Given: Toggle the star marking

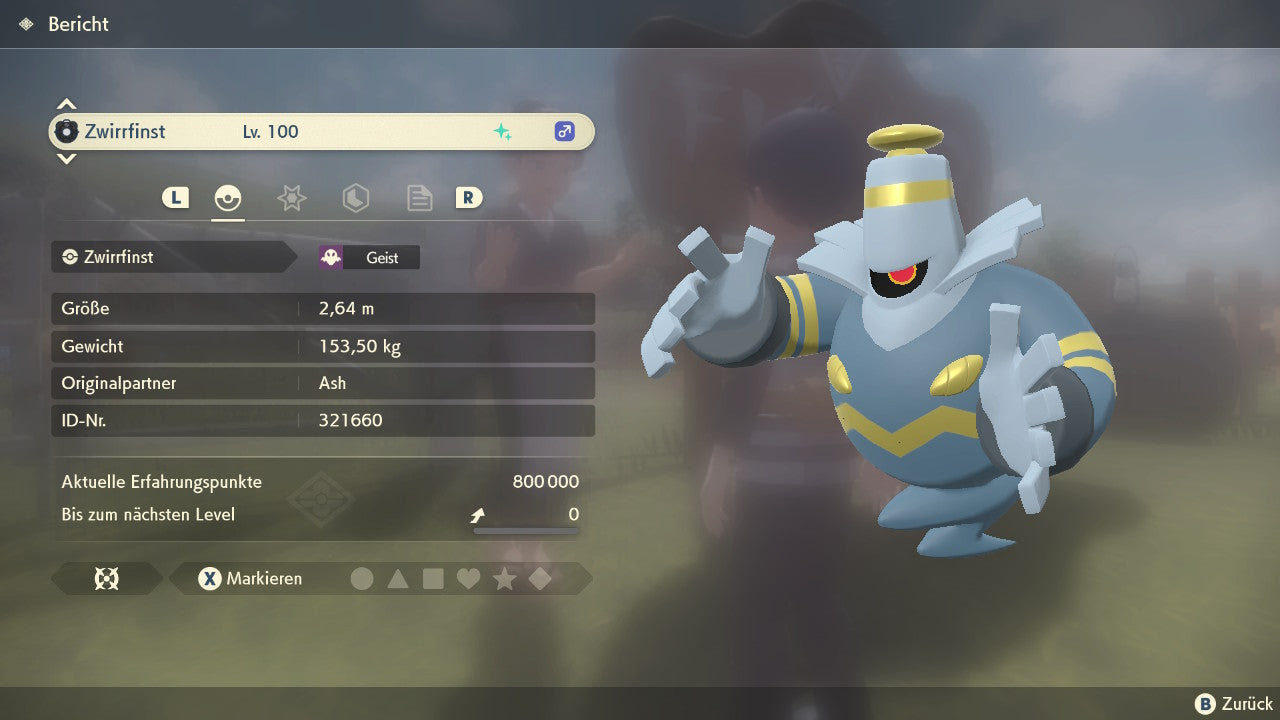Looking at the screenshot, I should point(504,578).
